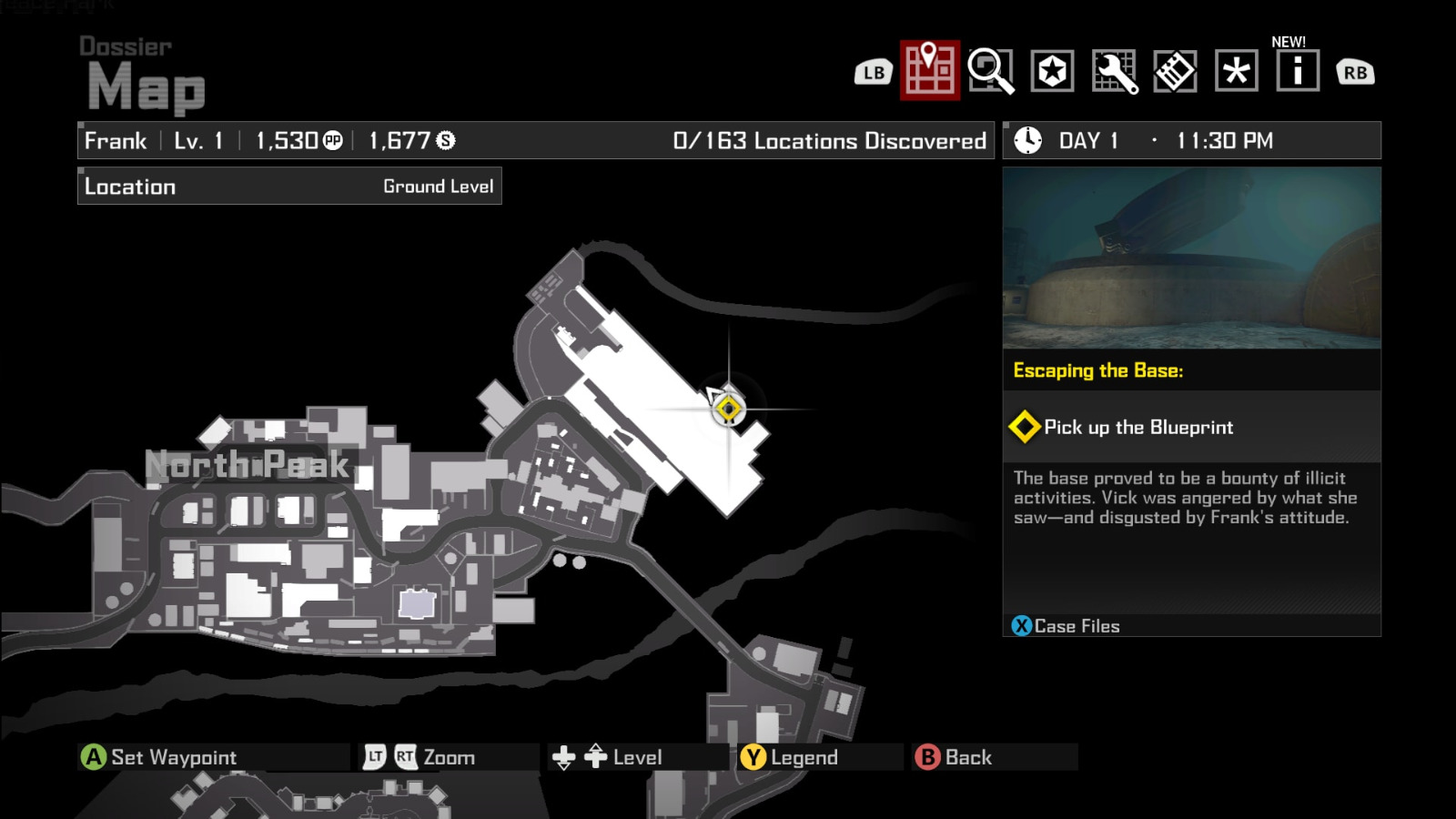This screenshot has height=819, width=1456.
Task: Open the Legend via the Y prompt
Action: point(753,755)
